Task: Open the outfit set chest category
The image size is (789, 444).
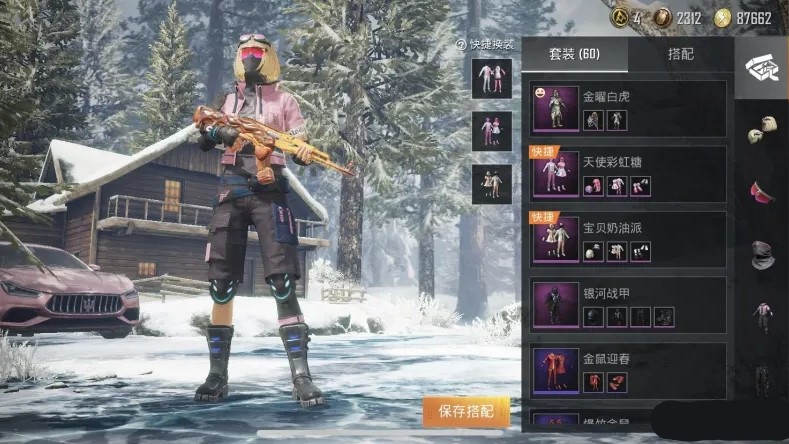Action: [x=762, y=68]
